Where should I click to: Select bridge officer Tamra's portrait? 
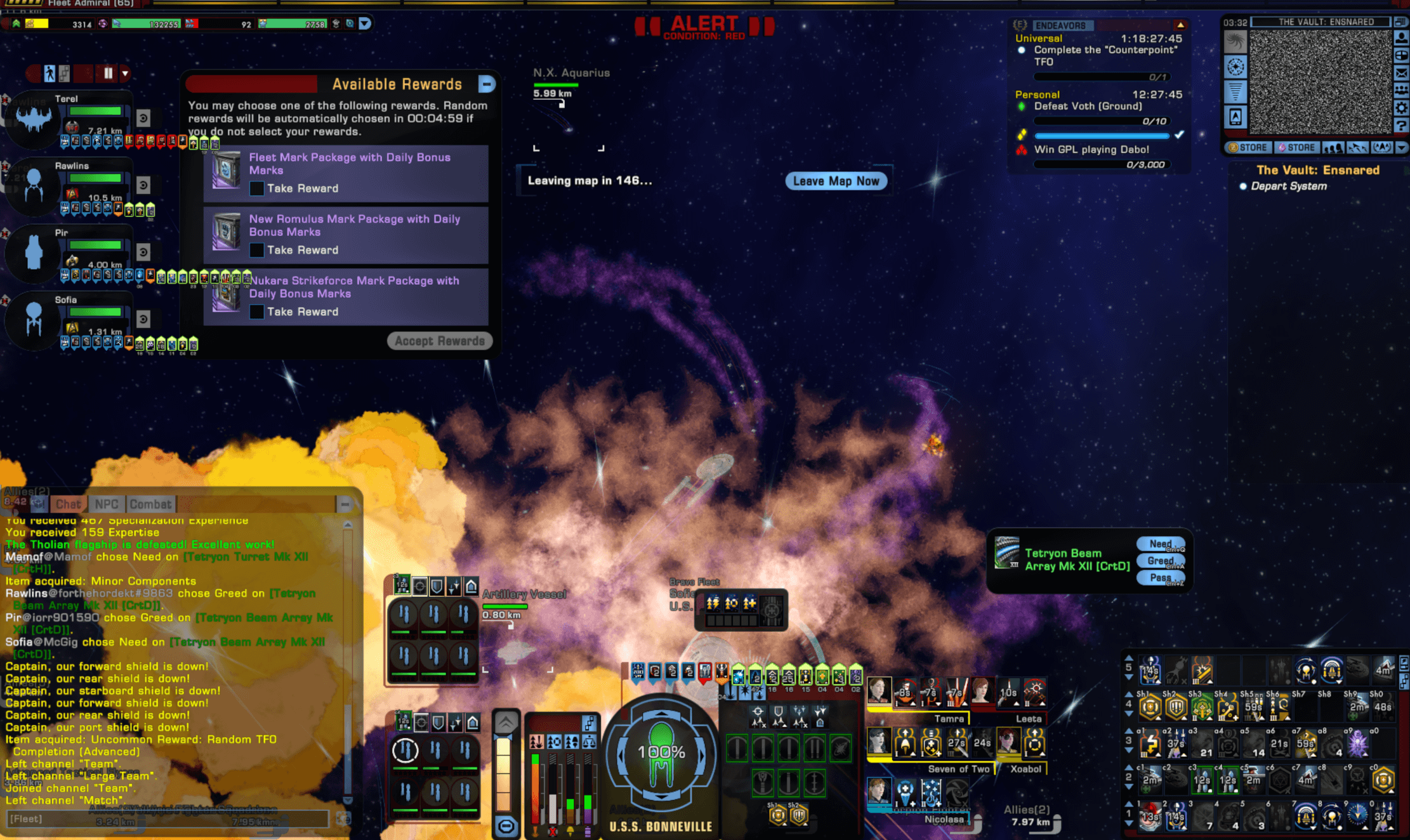coord(879,692)
